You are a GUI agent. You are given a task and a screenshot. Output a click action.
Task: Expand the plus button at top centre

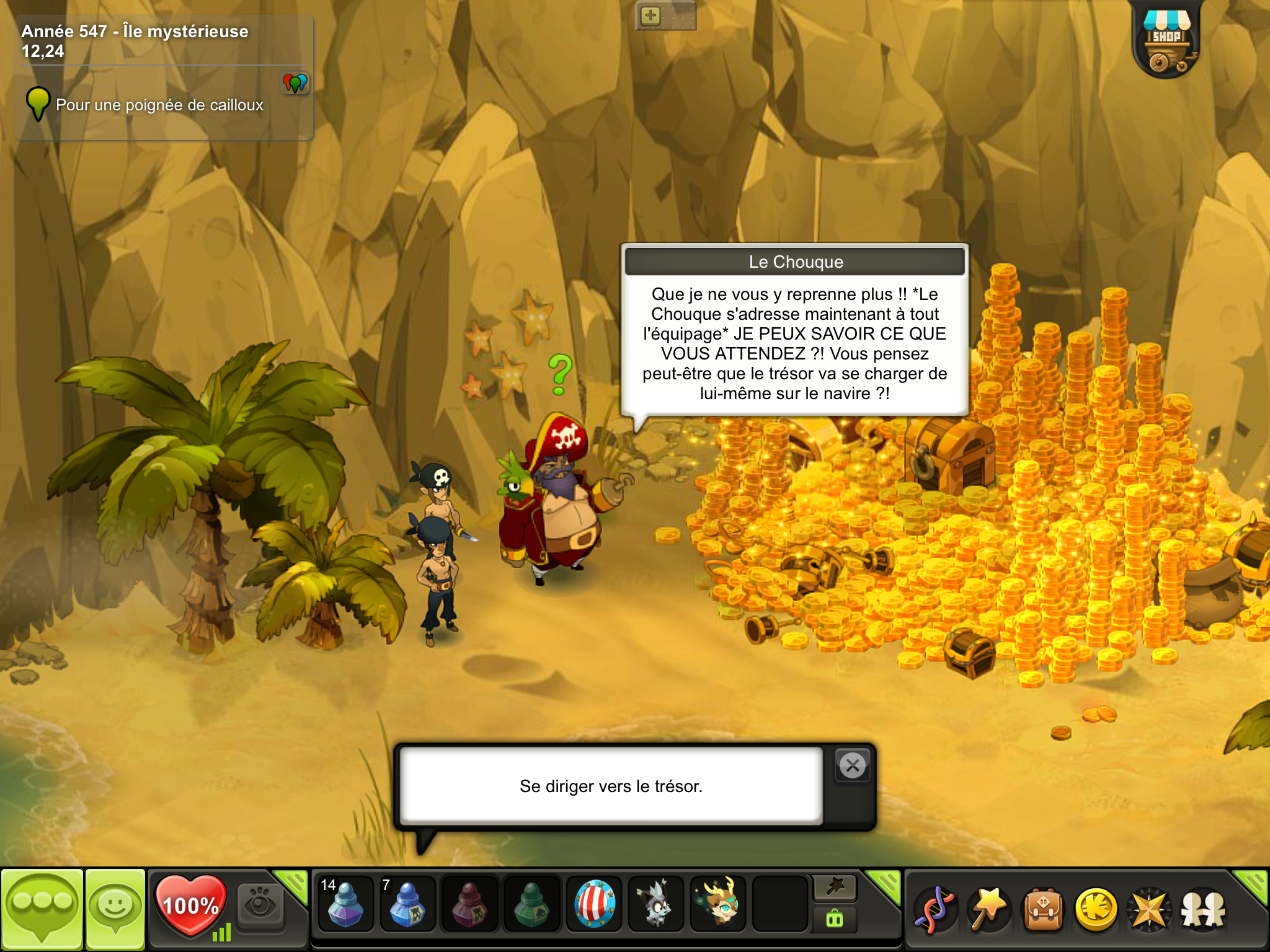click(x=651, y=15)
